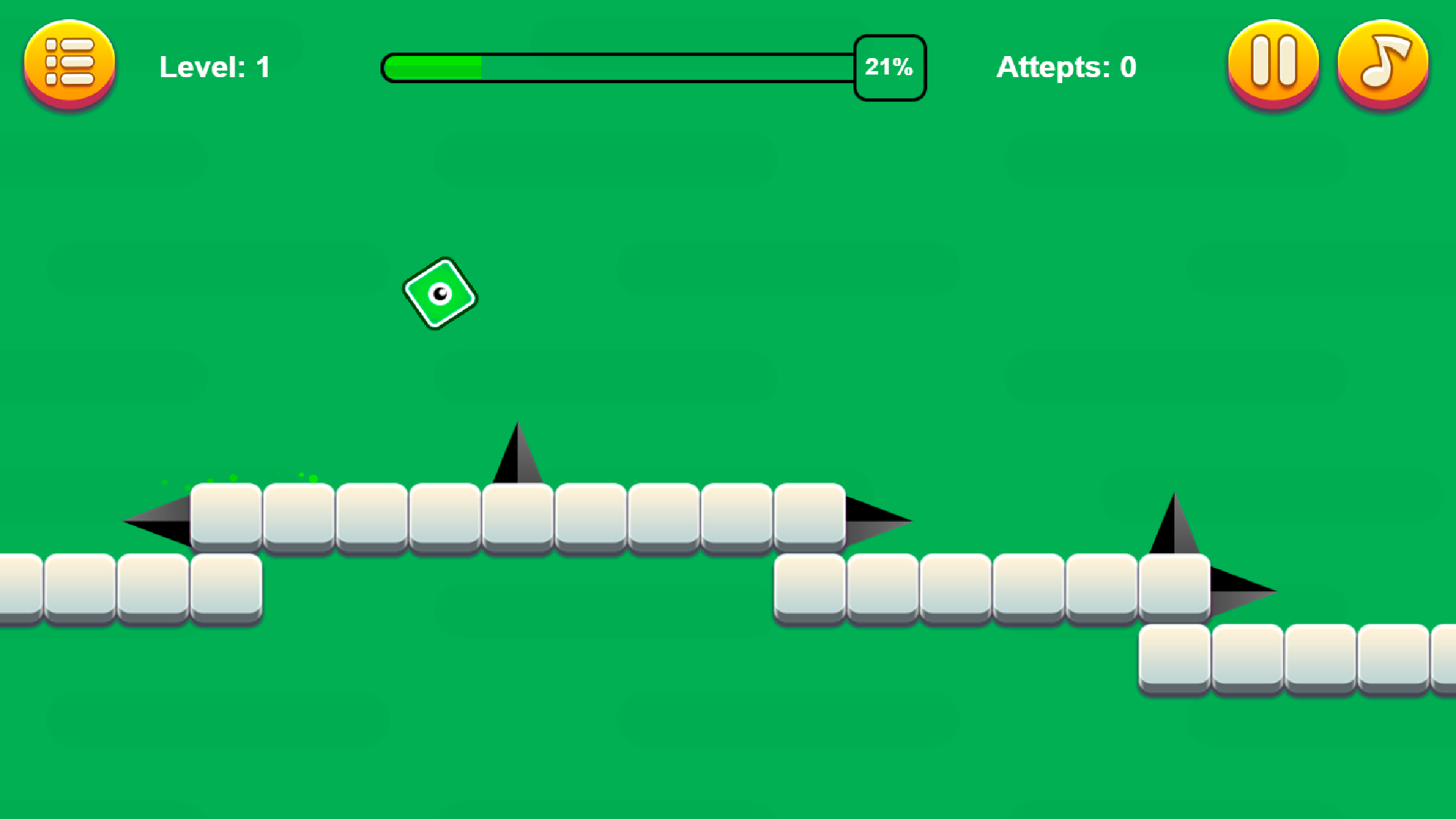Select the Level: 1 label
This screenshot has height=819, width=1456.
(213, 66)
